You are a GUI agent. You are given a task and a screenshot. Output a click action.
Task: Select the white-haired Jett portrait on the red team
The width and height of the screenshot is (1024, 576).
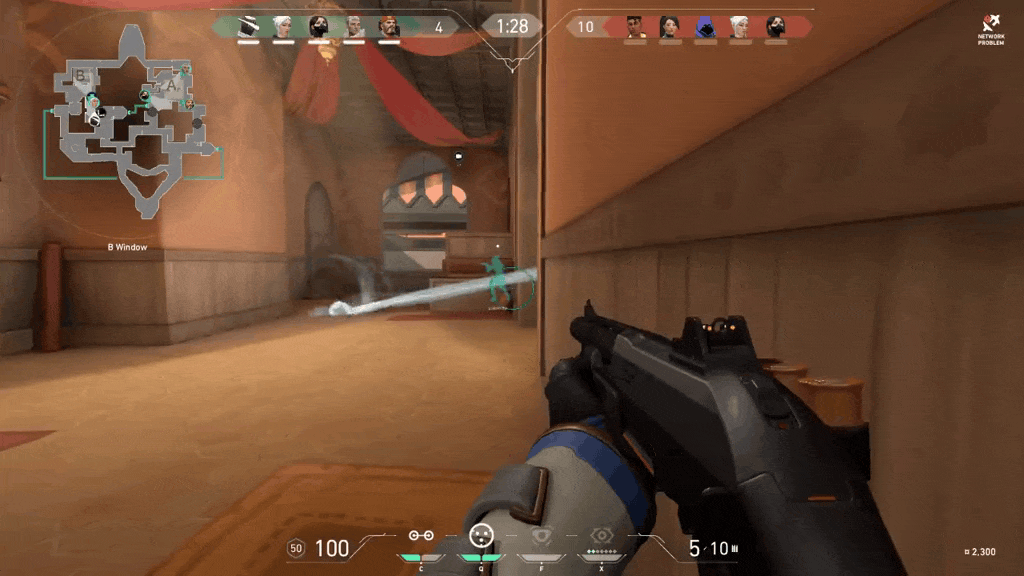coord(740,27)
